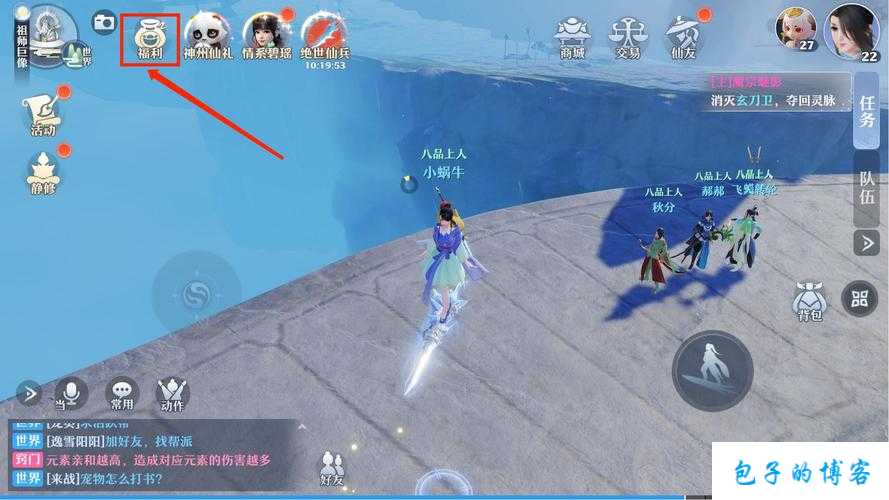The width and height of the screenshot is (889, 500).
Task: Open the 福利 welfare menu
Action: coord(150,36)
